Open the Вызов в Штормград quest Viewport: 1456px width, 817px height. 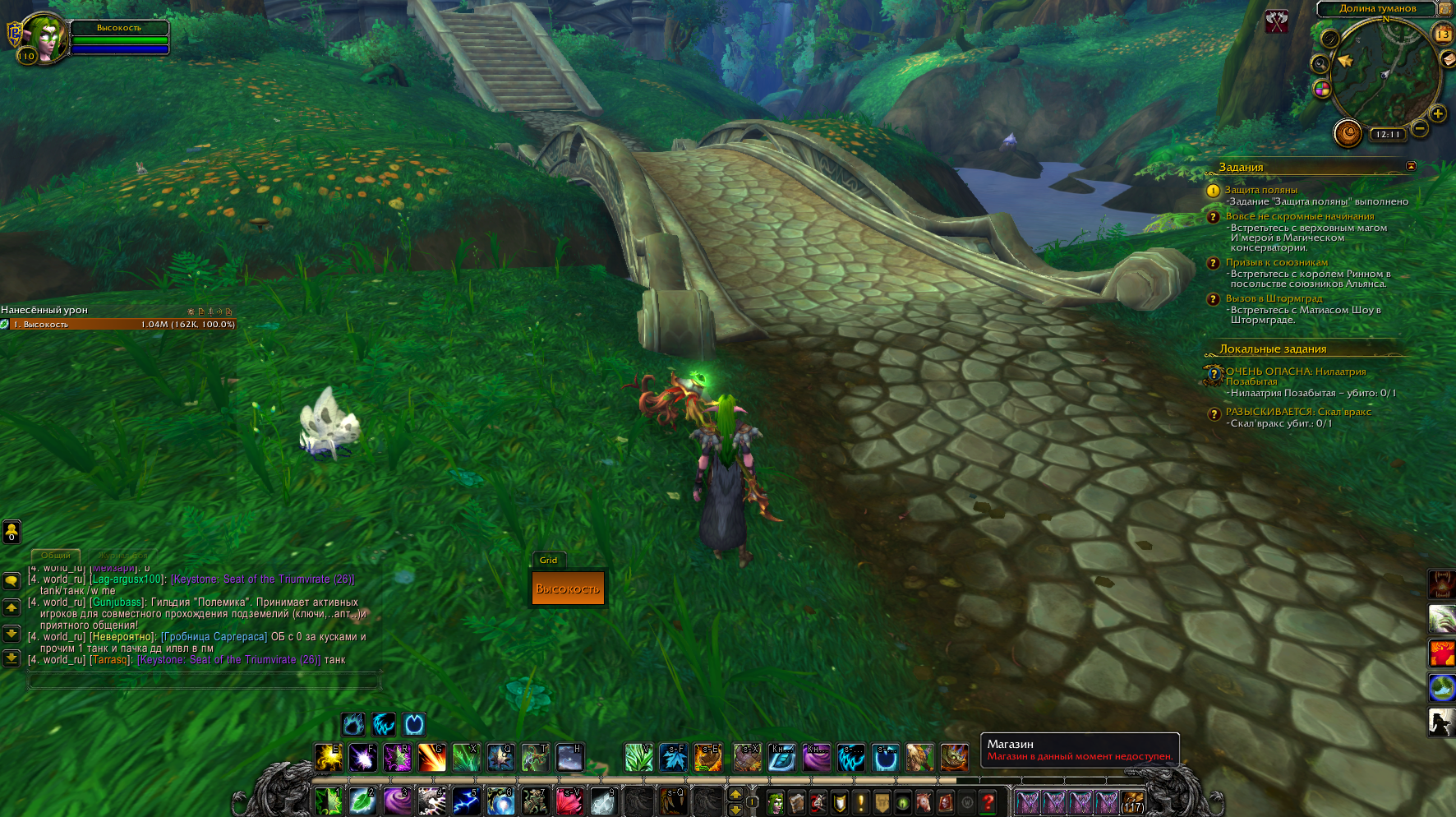1274,298
